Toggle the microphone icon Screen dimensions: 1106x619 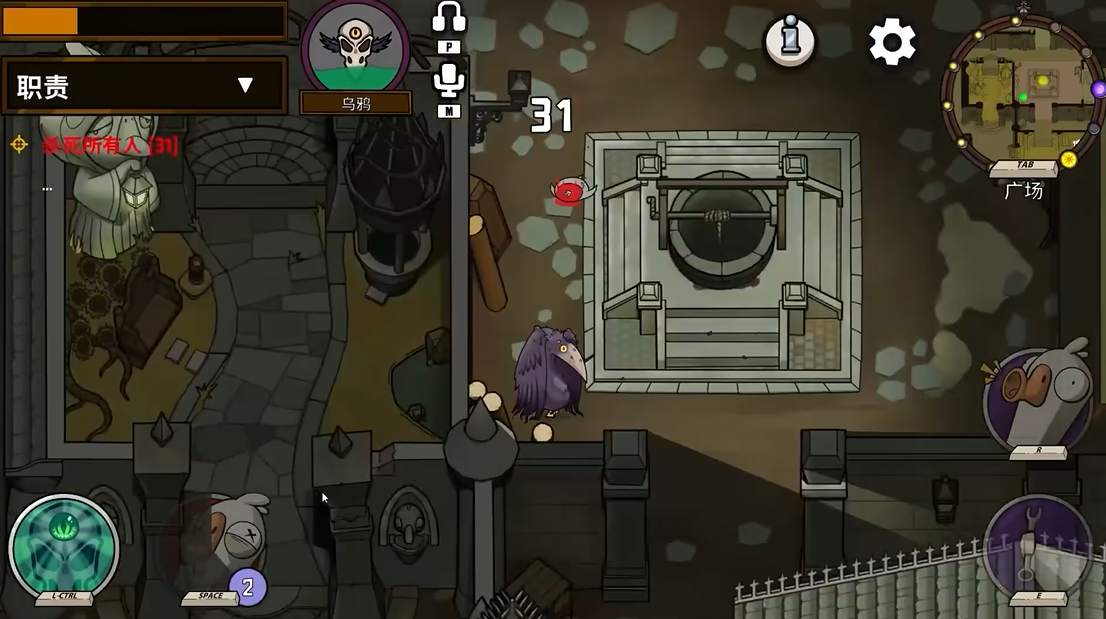[x=449, y=80]
